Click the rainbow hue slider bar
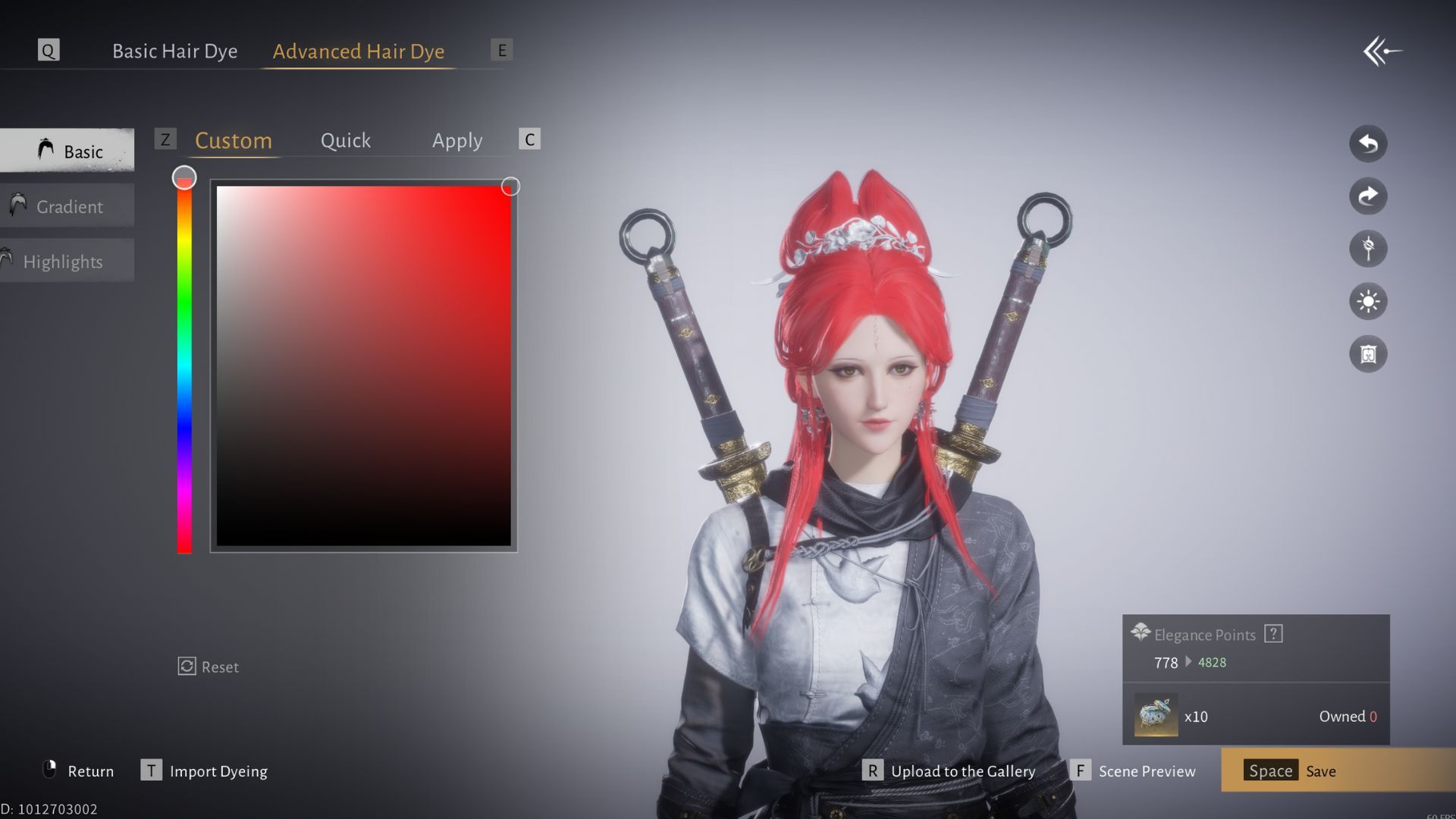 (x=184, y=364)
